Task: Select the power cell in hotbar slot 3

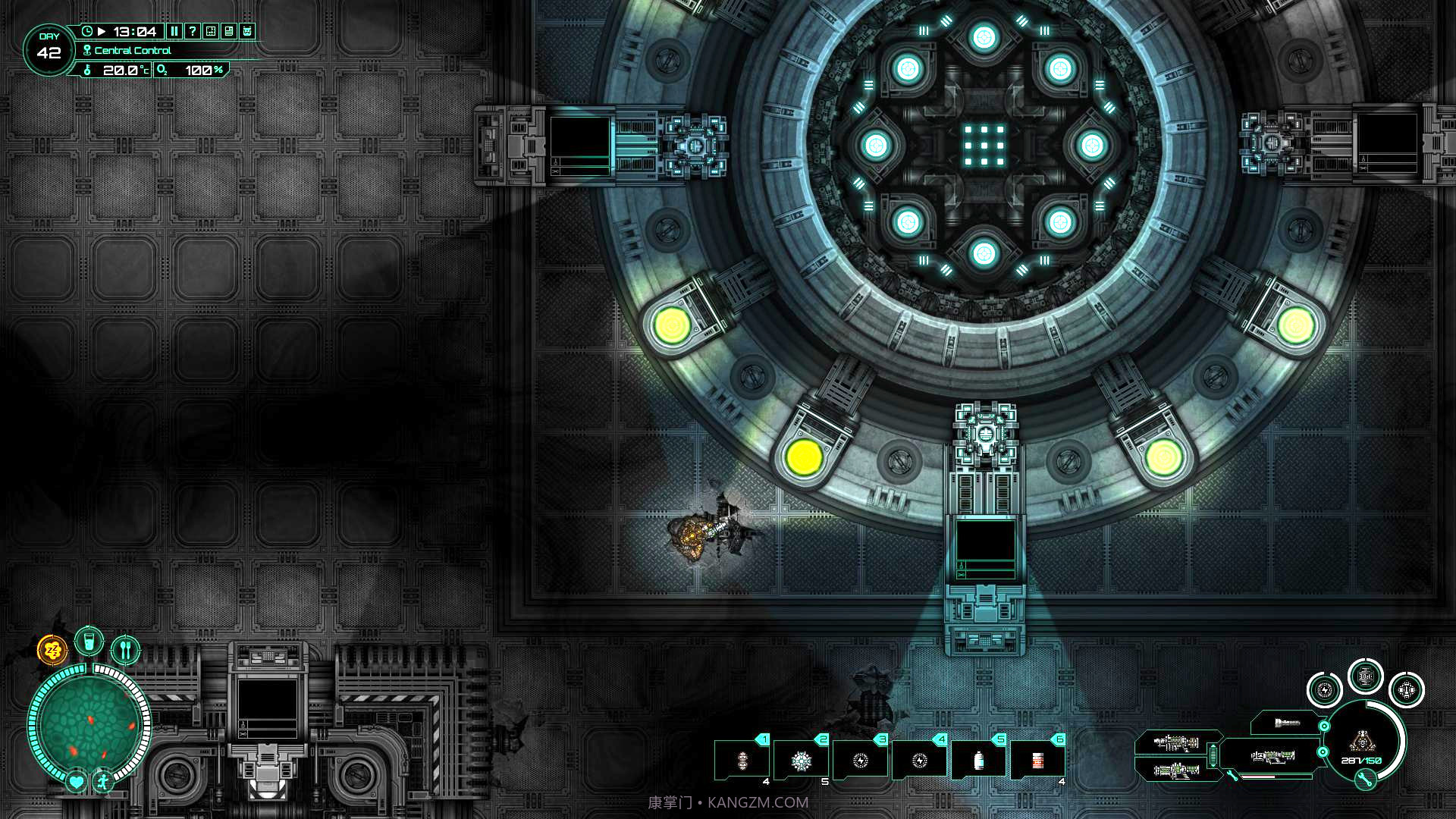Action: coord(861,761)
